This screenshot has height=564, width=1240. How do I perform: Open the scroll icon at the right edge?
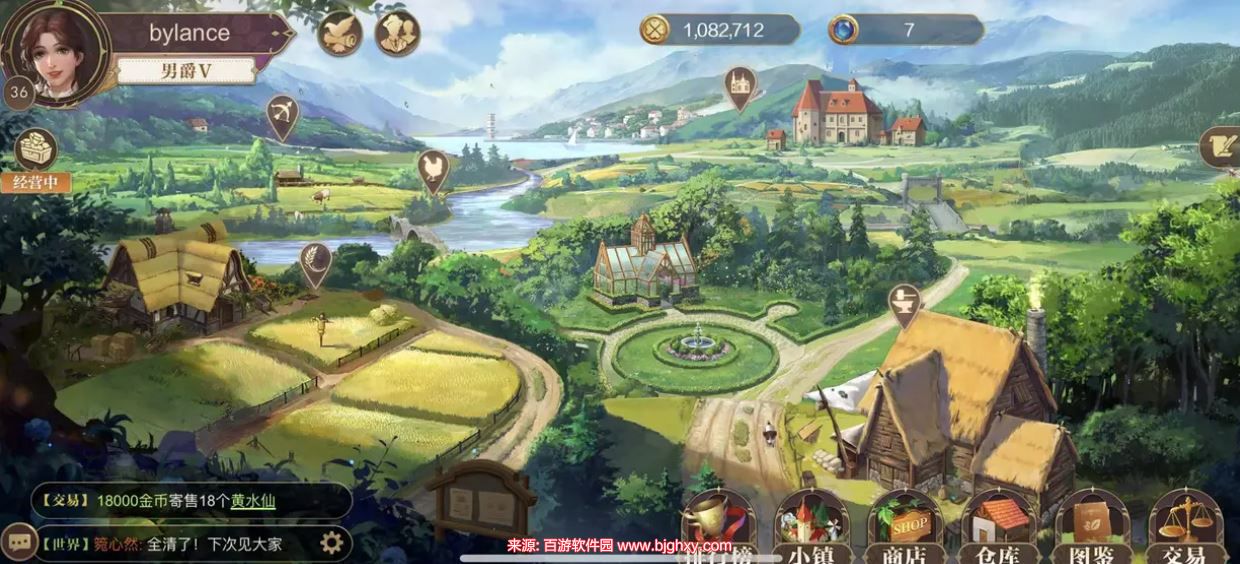[1222, 146]
